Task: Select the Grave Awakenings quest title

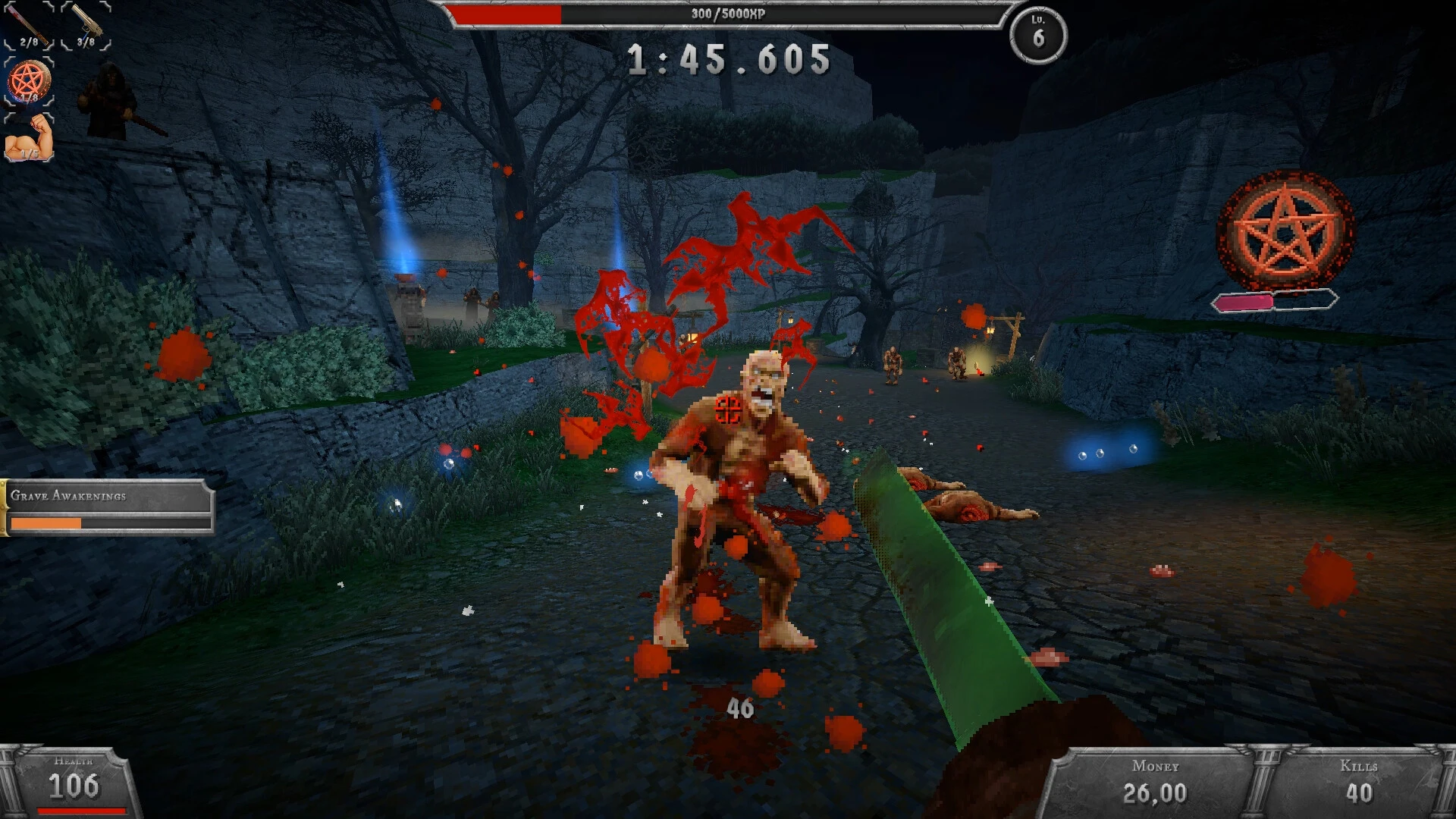Action: [68, 497]
